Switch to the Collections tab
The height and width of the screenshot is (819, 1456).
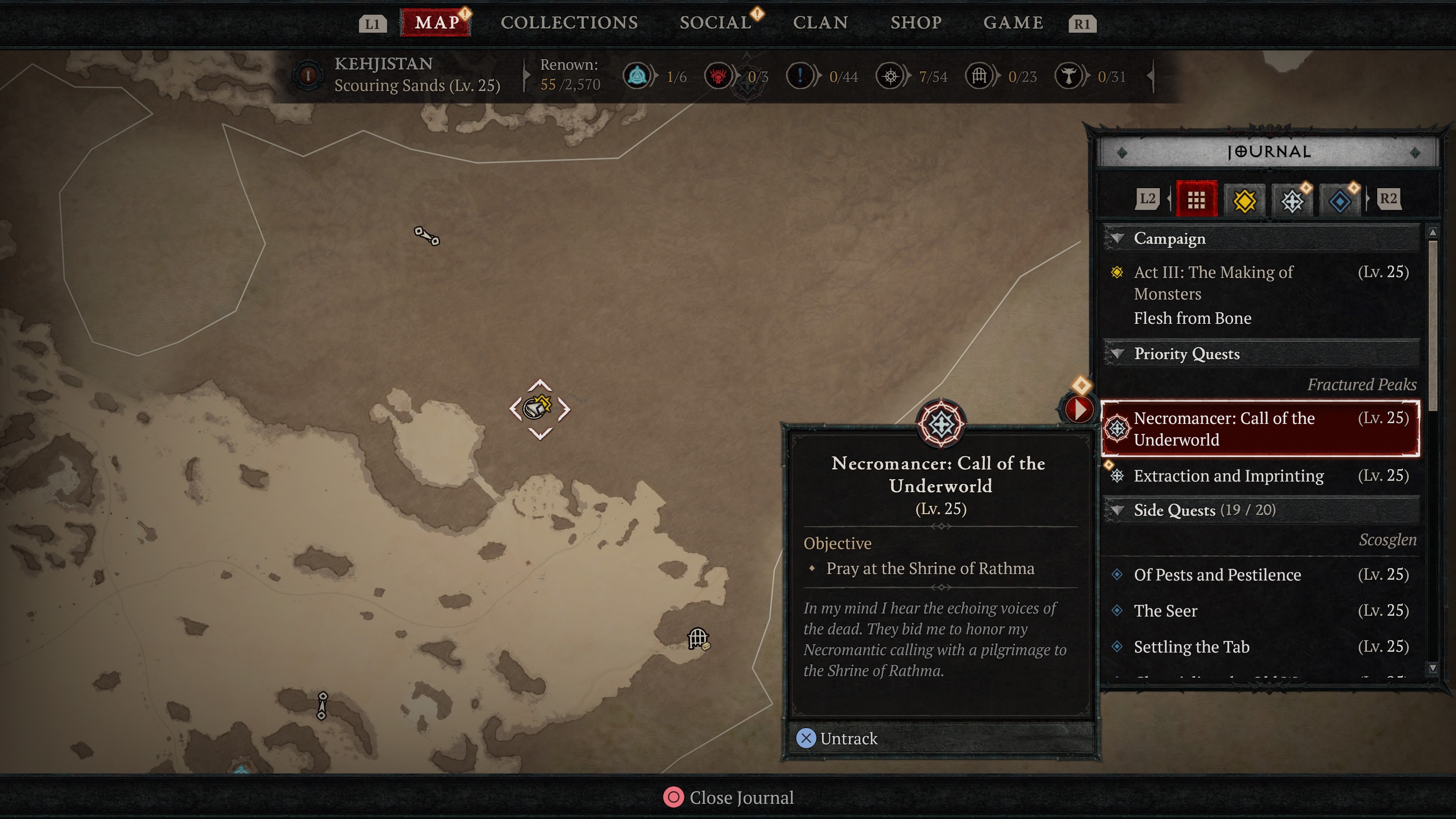tap(569, 23)
